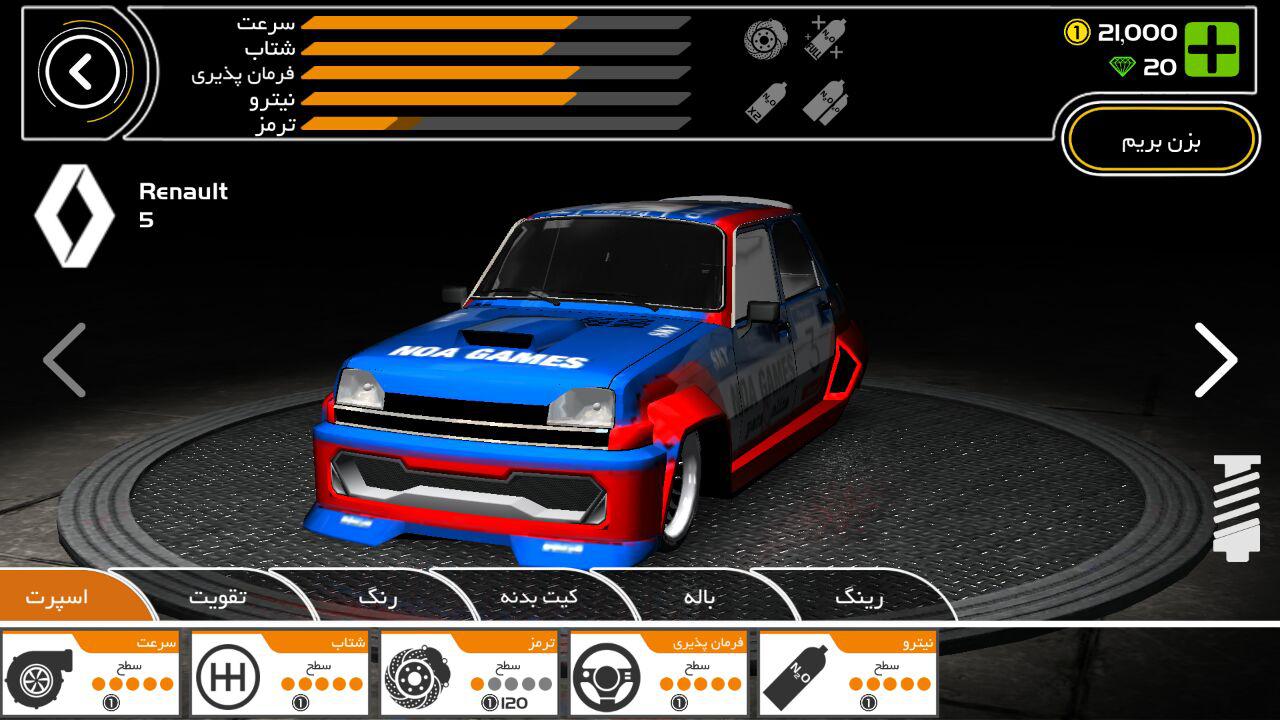
Task: Show the previous car
Action: 65,360
